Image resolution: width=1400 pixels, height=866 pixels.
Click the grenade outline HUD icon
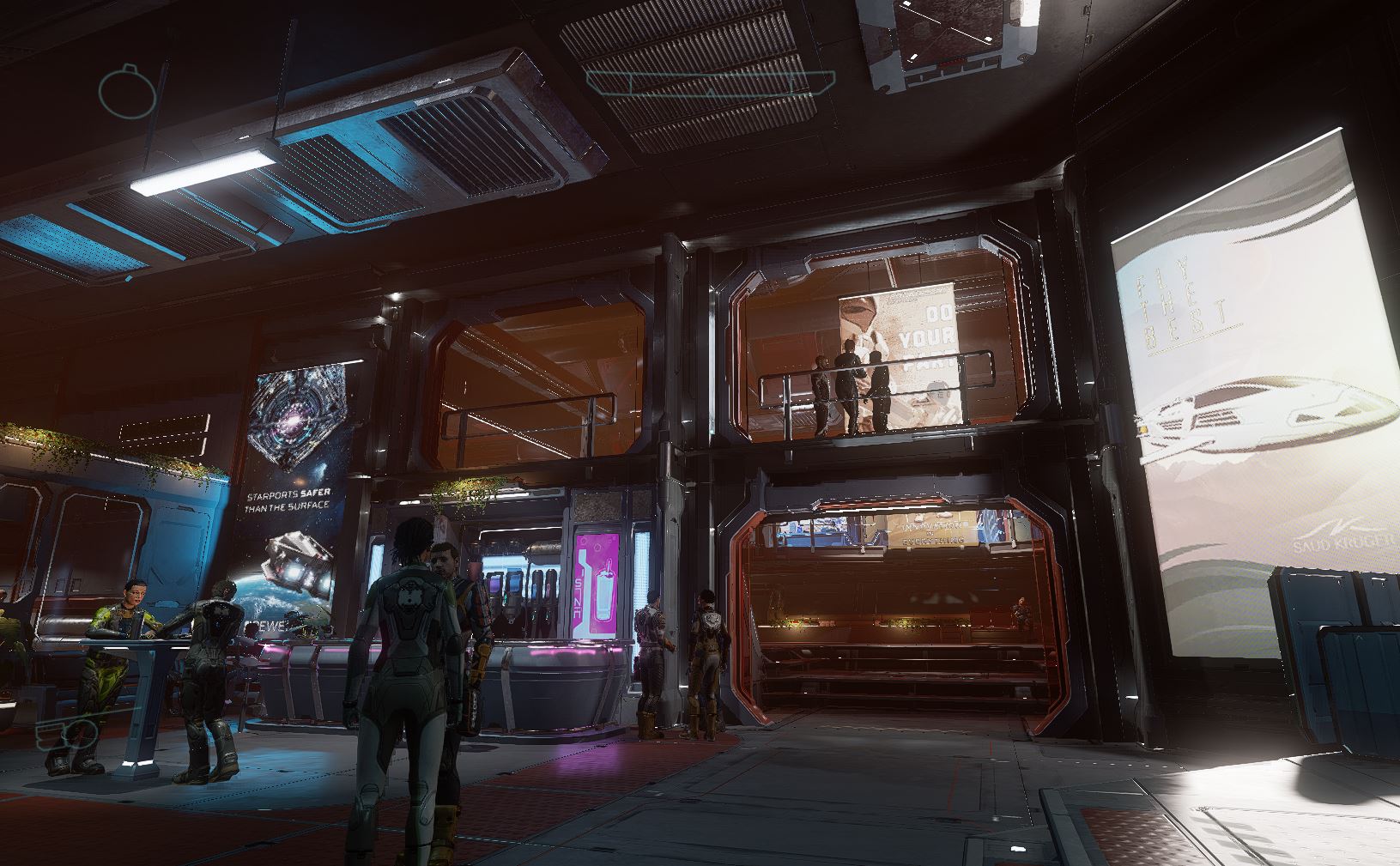tap(126, 89)
